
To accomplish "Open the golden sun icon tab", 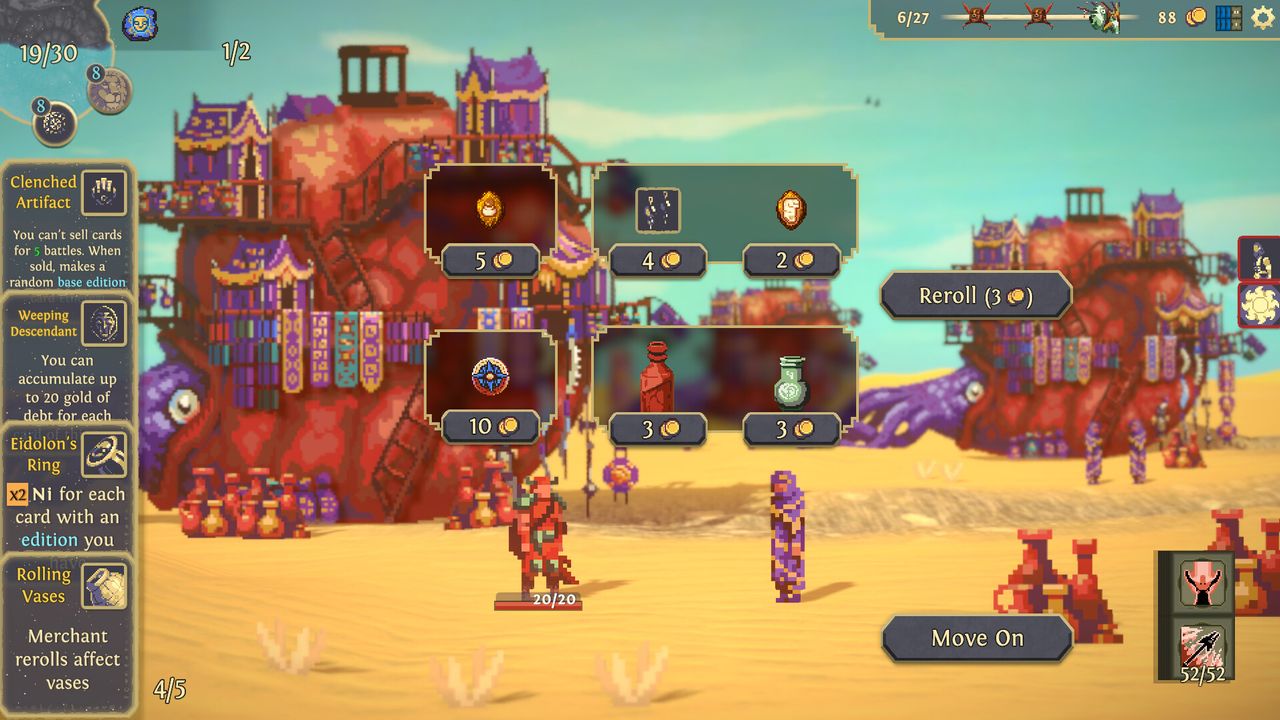I will pos(1259,305).
